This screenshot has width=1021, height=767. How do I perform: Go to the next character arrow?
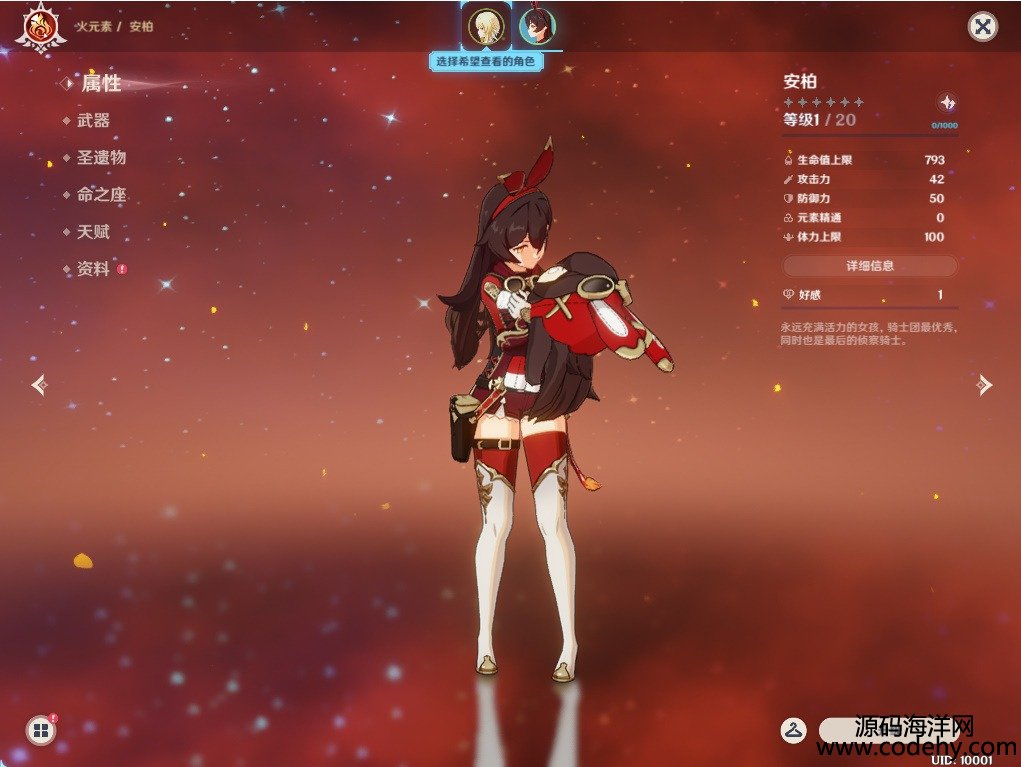point(985,384)
